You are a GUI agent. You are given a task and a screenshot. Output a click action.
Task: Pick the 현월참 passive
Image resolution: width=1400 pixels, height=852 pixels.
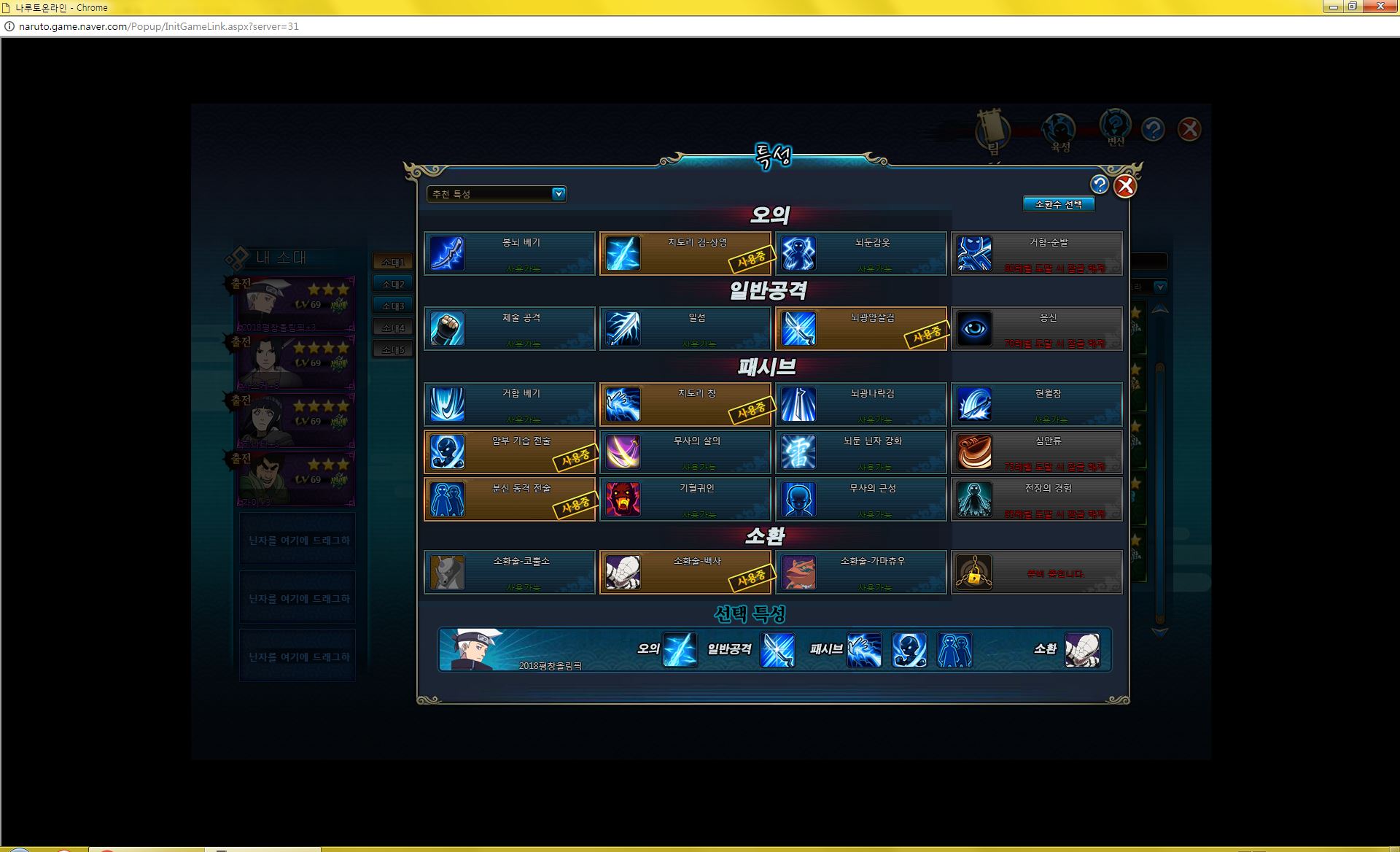click(1037, 405)
